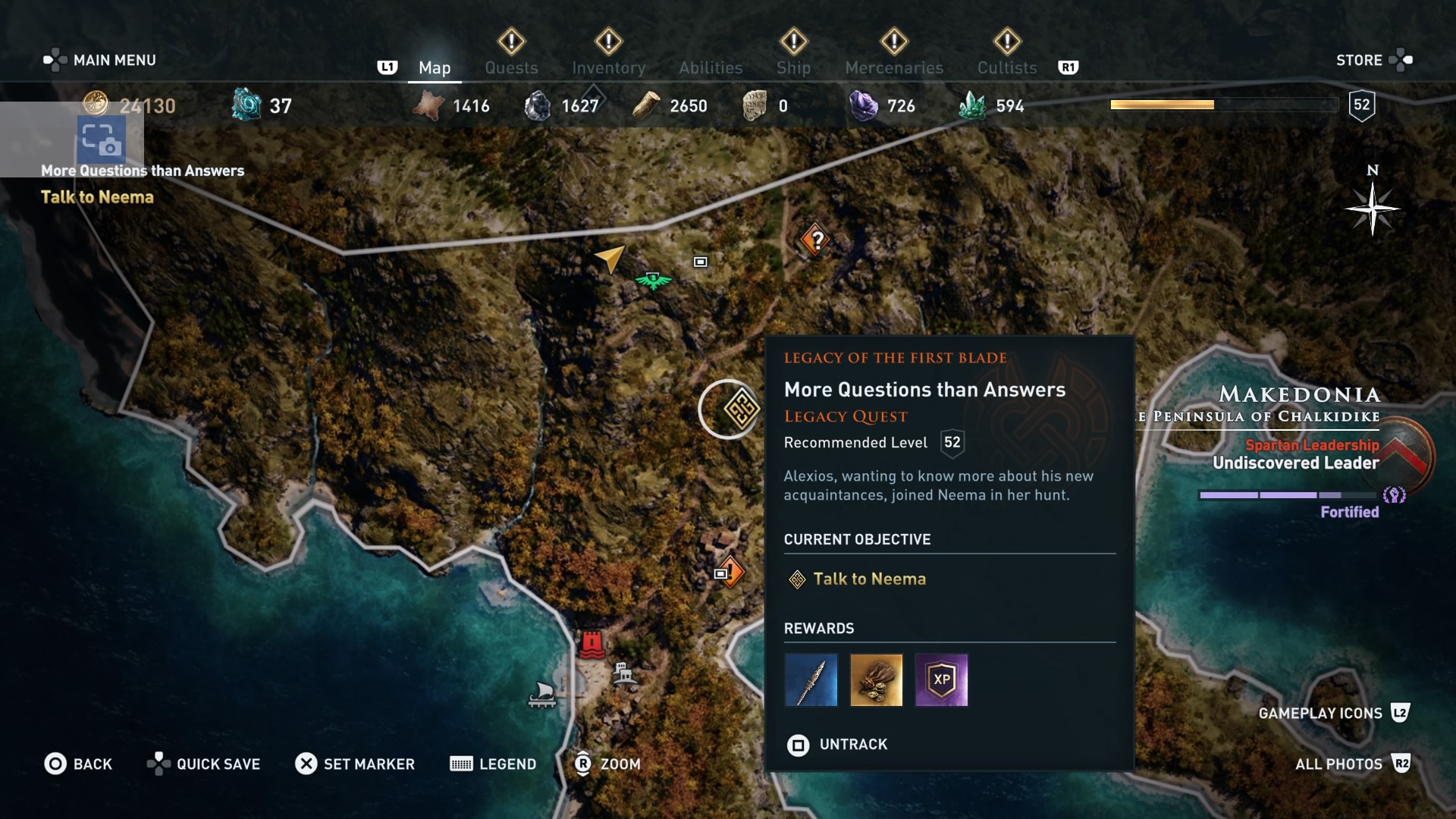Click the Spartan Leadership influence bar

(1287, 494)
